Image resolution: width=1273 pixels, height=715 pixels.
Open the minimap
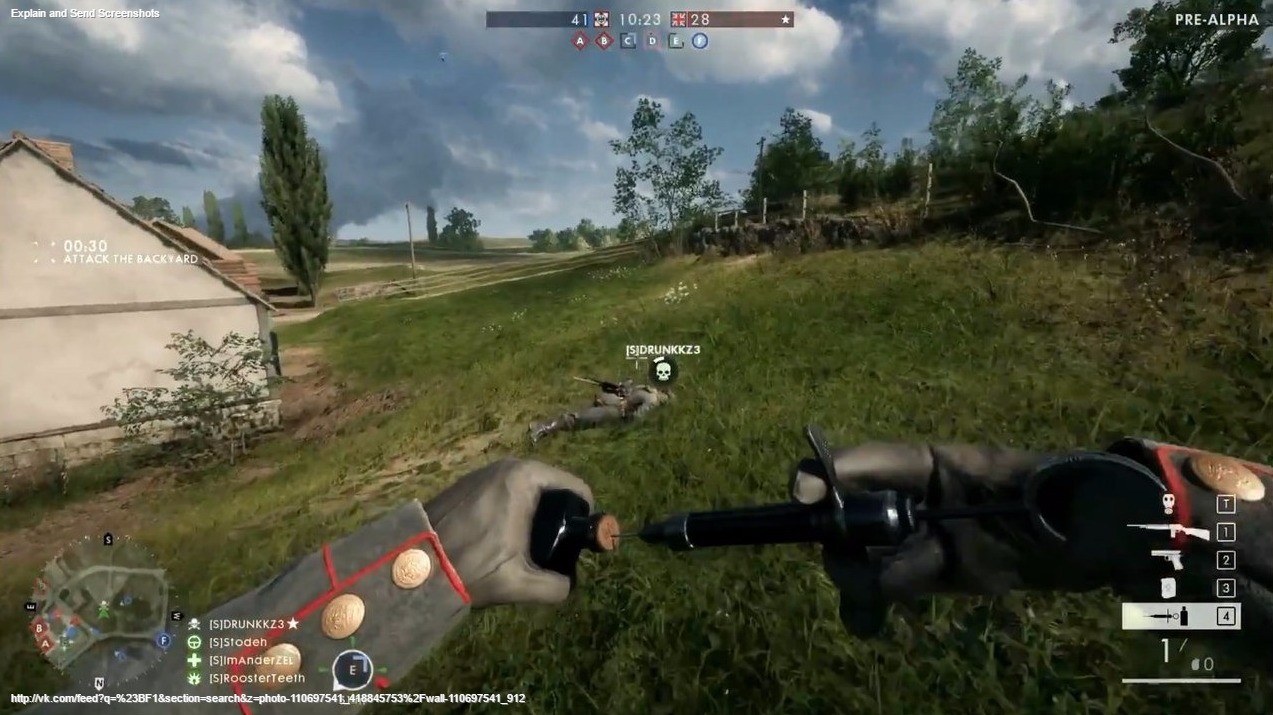tap(102, 603)
